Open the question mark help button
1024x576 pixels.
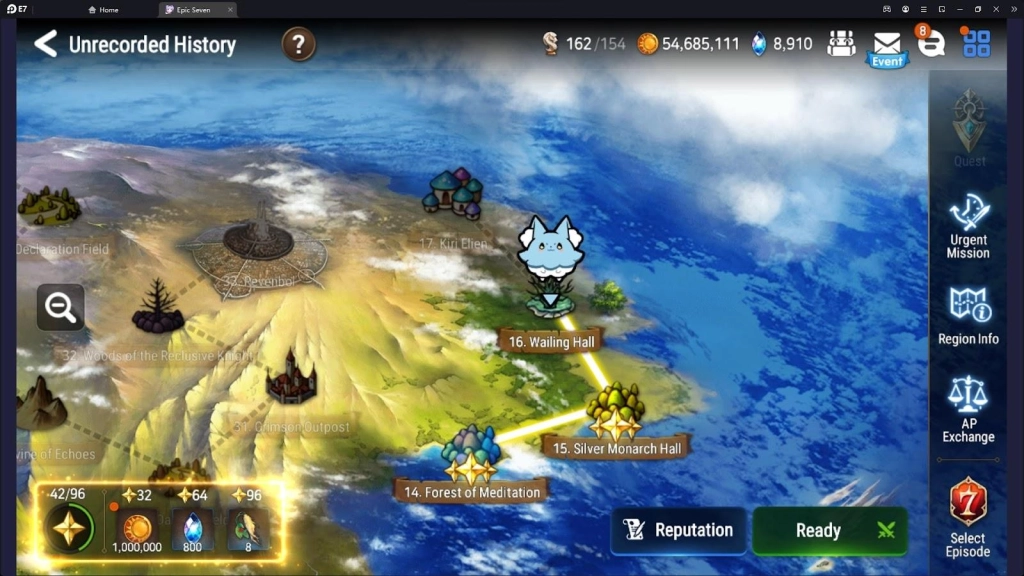tap(298, 44)
